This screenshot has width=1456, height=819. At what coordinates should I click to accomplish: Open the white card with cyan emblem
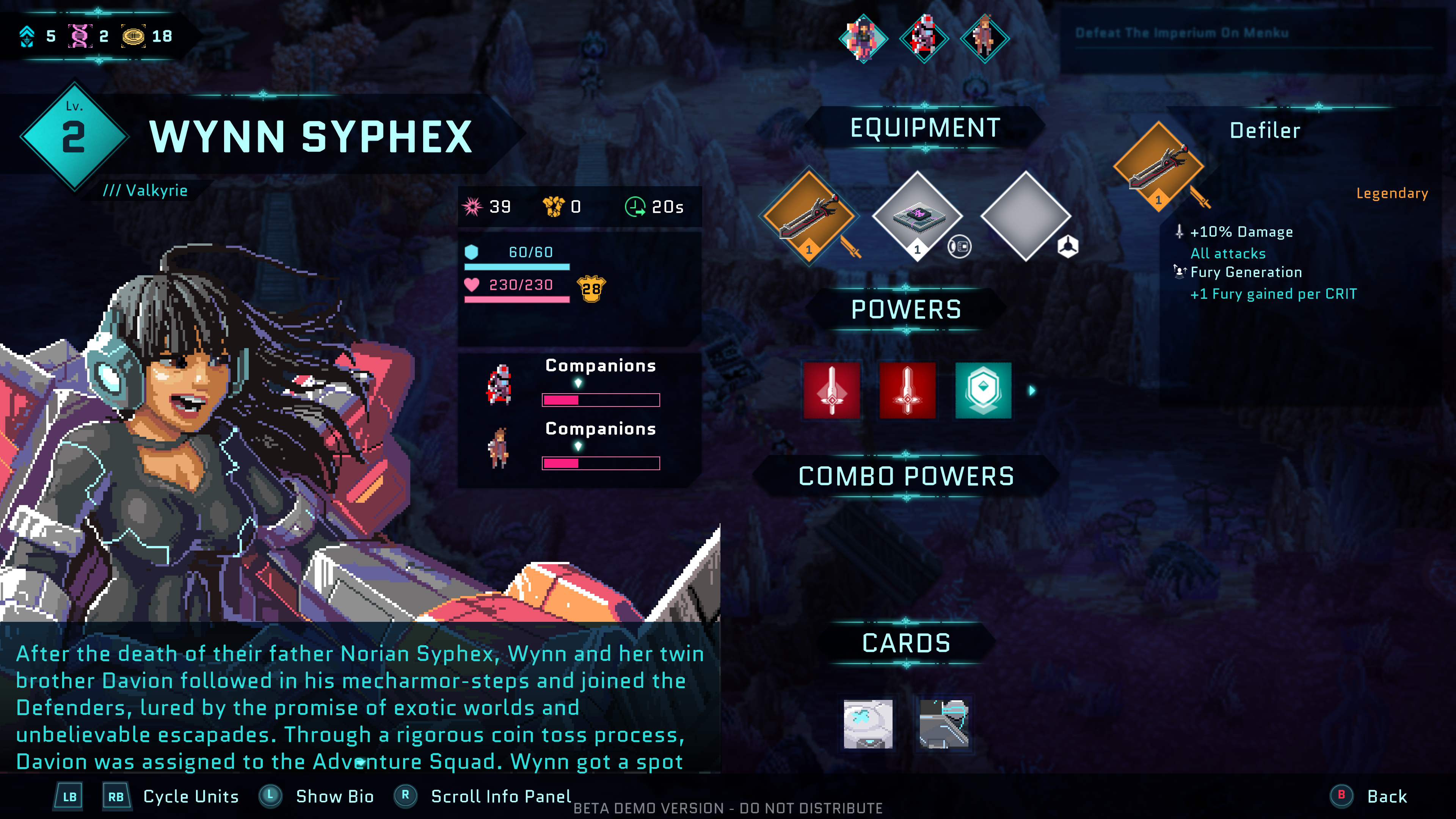[x=868, y=723]
